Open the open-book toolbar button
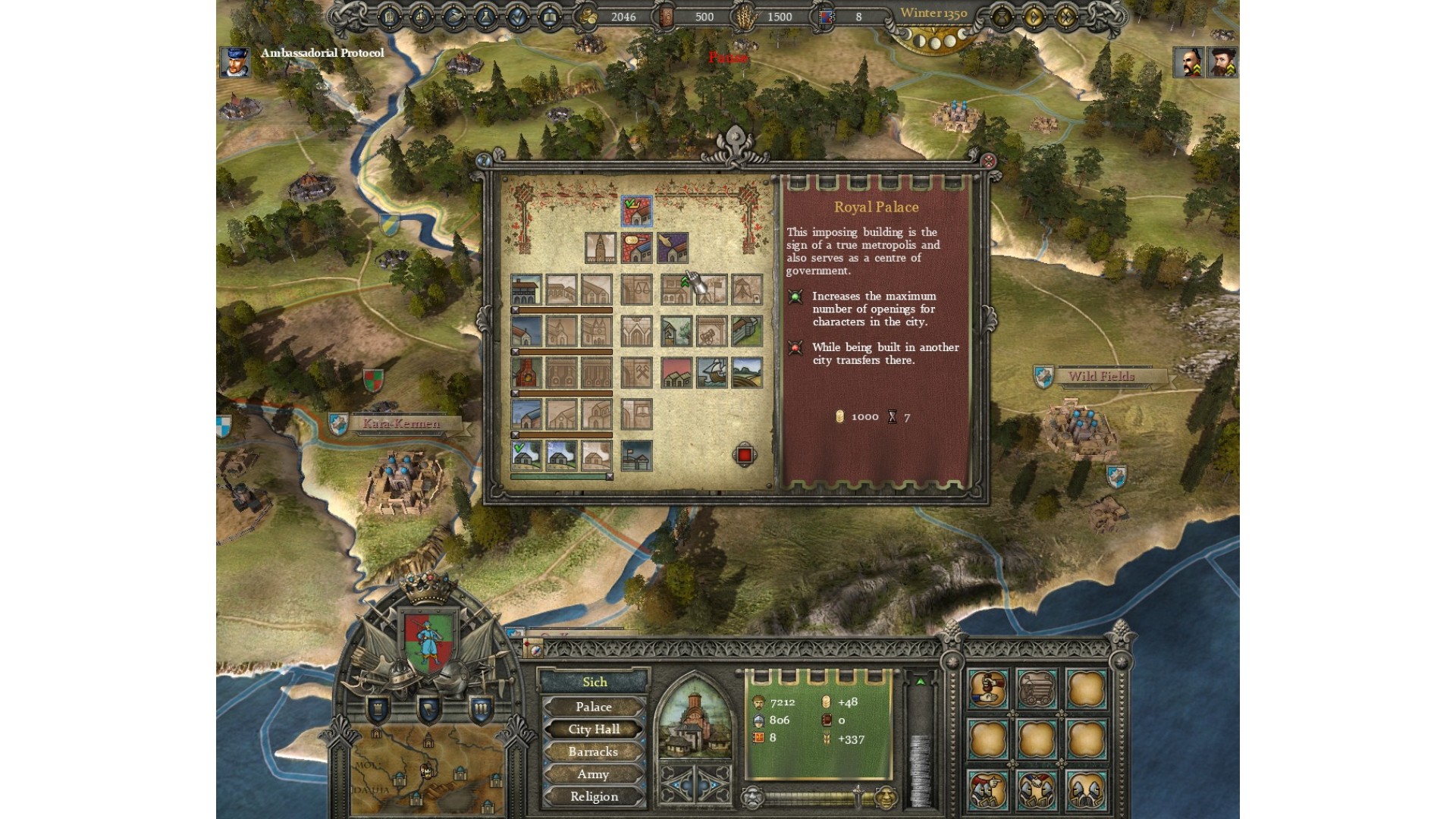This screenshot has width=1456, height=819. coord(550,17)
